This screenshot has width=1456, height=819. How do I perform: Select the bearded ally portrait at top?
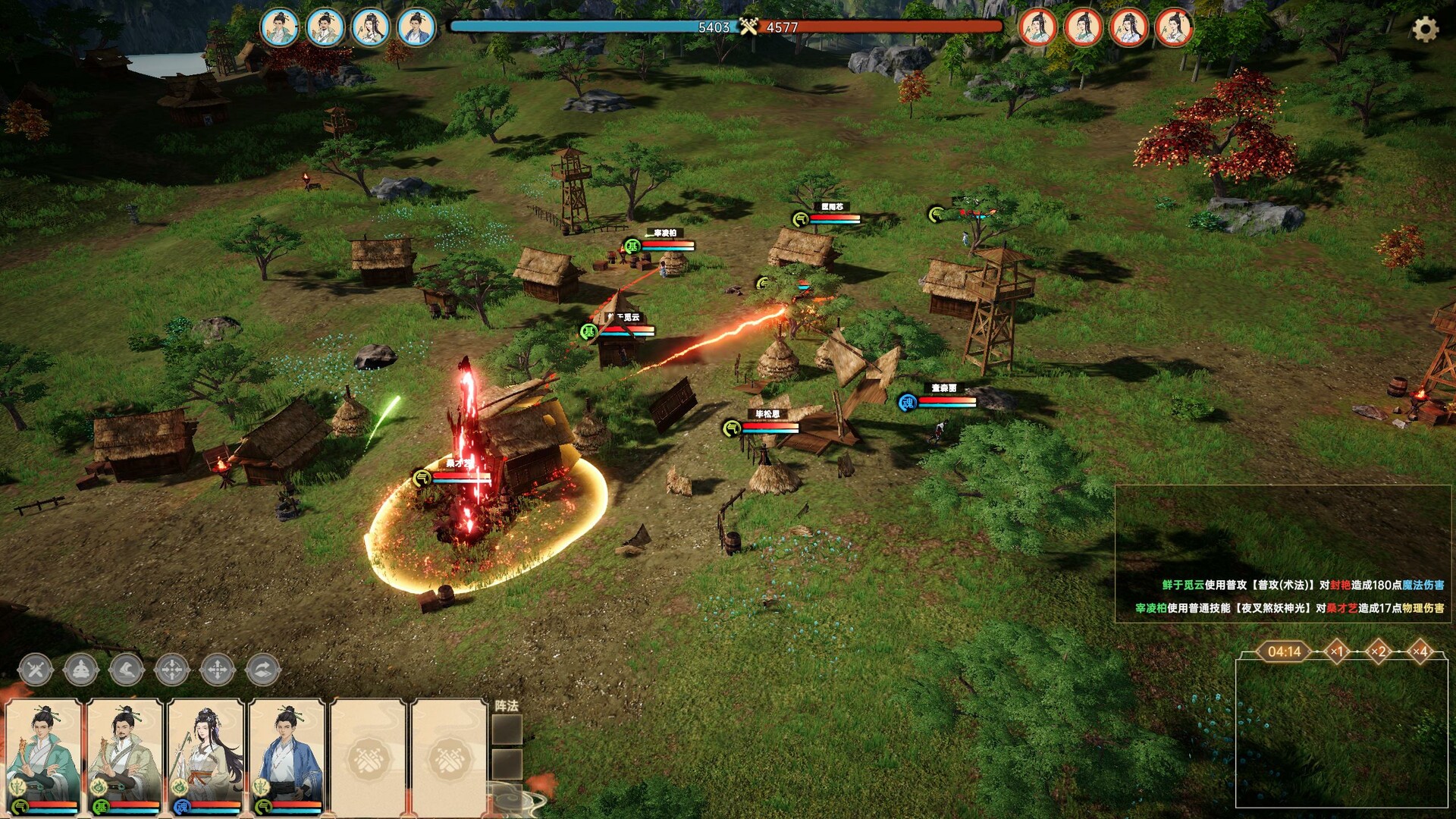coord(325,28)
